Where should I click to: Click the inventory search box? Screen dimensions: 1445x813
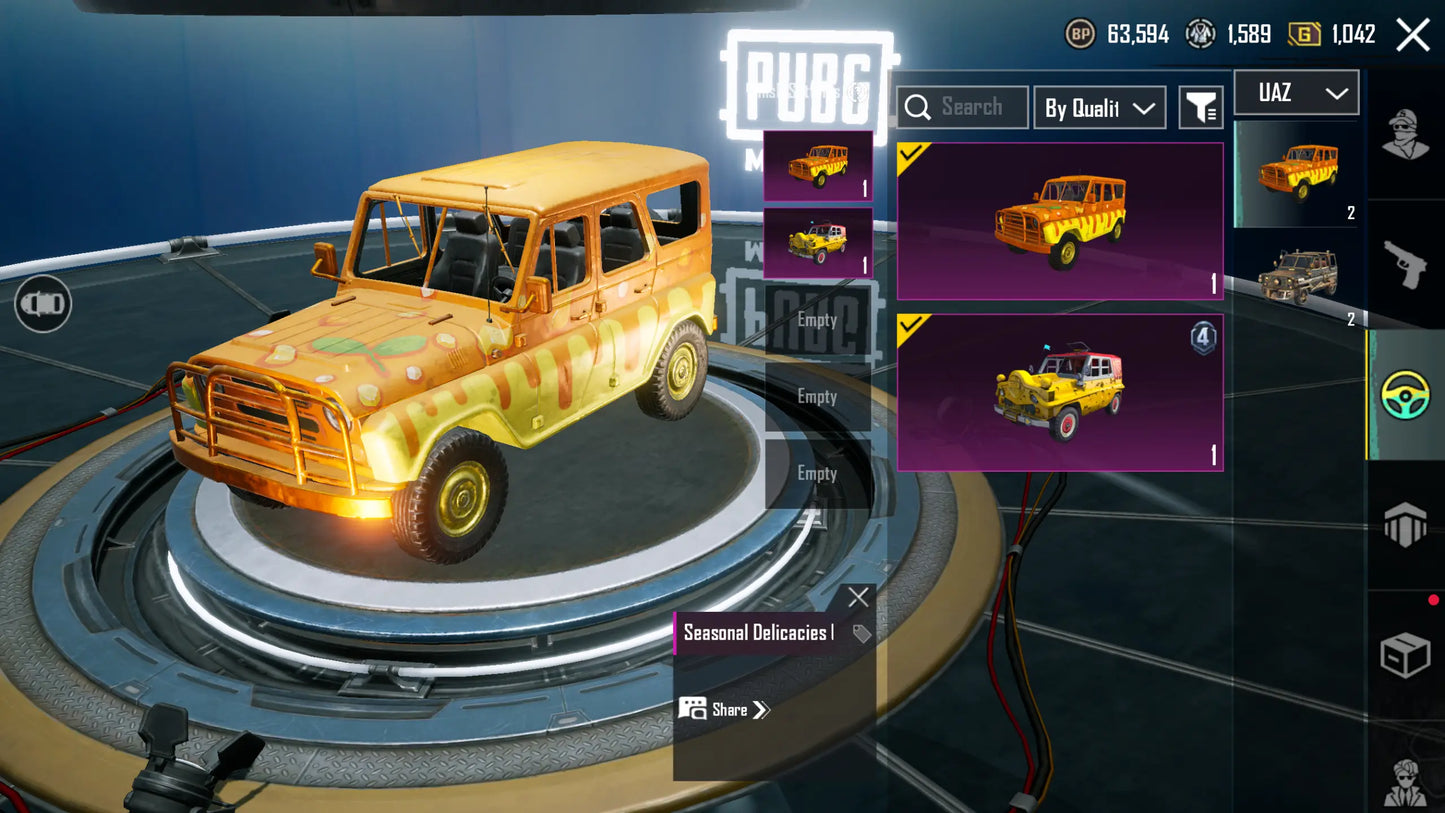962,107
